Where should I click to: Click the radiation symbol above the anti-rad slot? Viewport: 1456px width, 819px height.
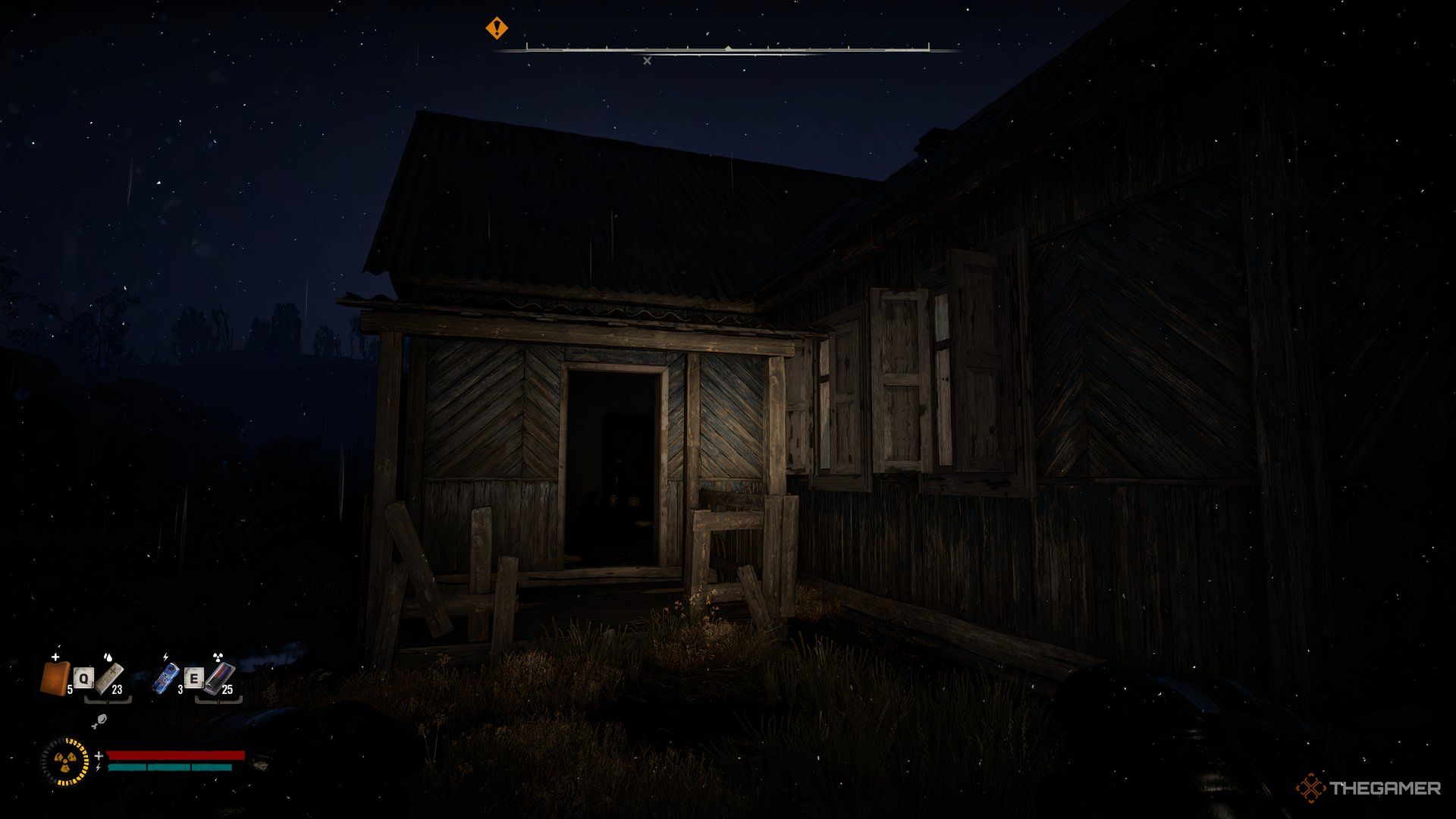tap(218, 657)
